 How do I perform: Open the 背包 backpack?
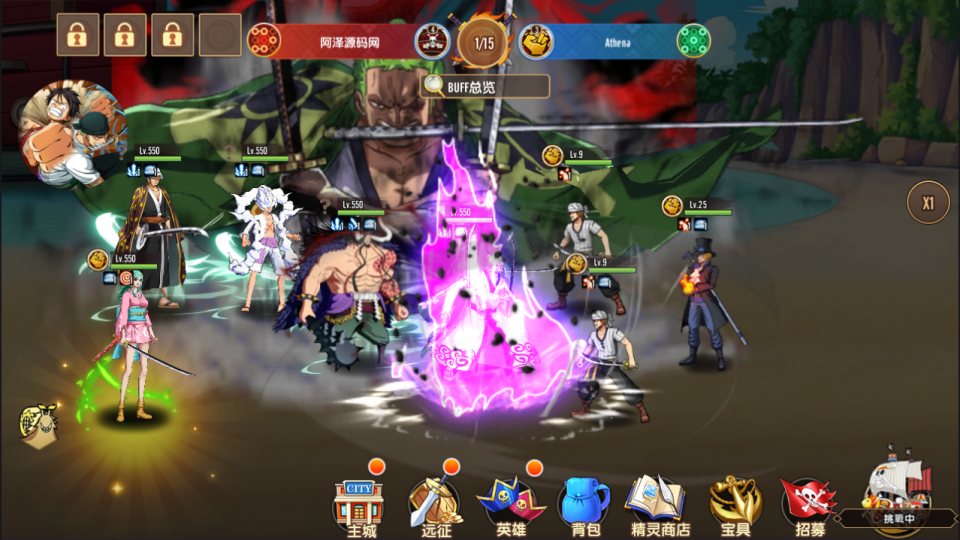[585, 505]
